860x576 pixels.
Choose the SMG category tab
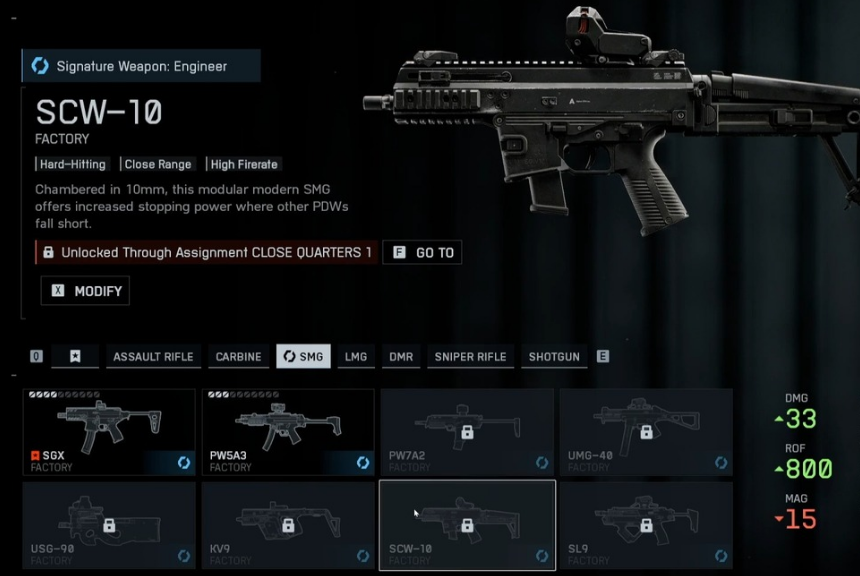pyautogui.click(x=303, y=357)
